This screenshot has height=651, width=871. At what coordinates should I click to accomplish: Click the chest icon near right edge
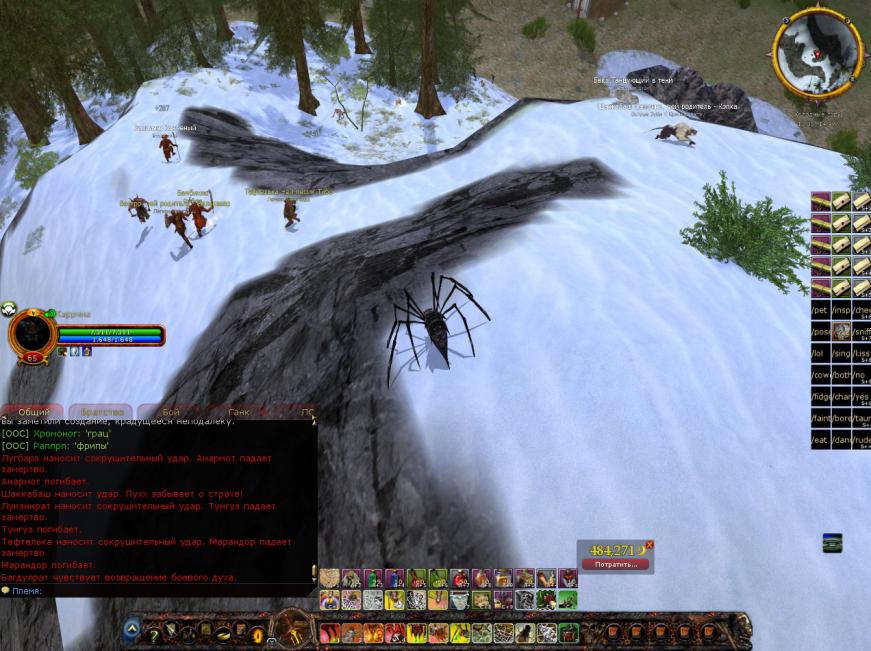[831, 543]
